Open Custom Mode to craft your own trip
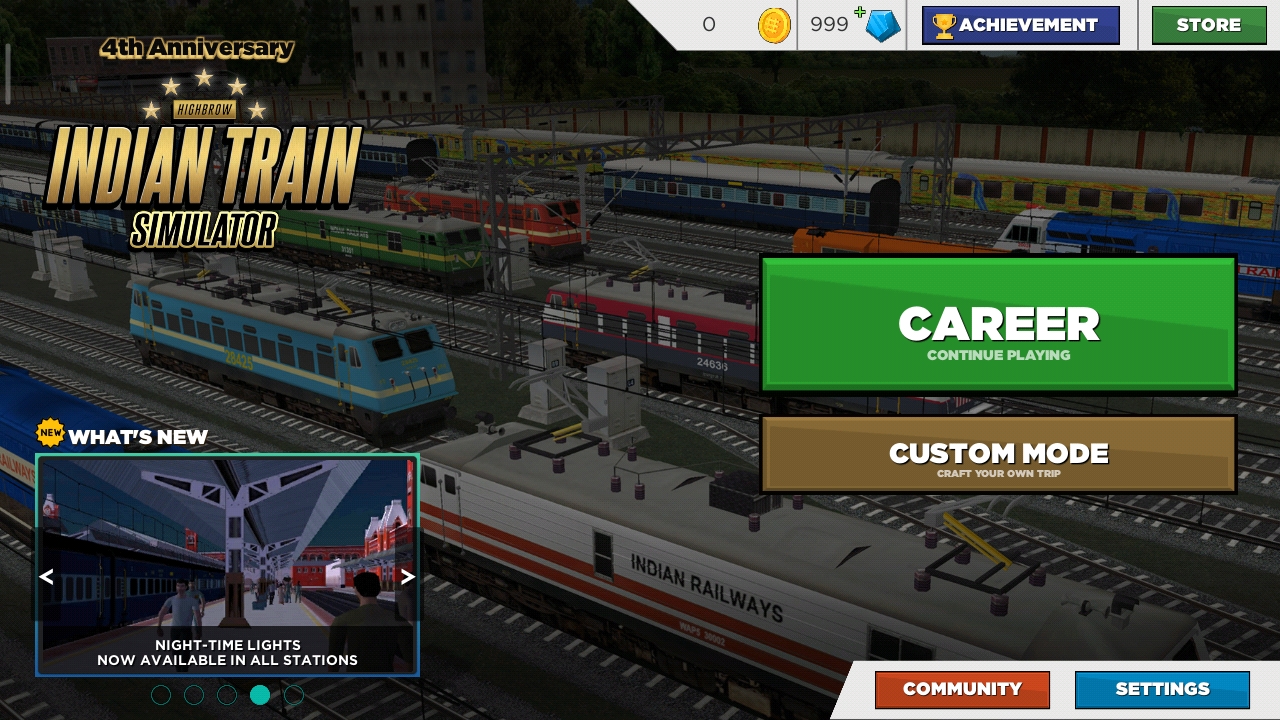The image size is (1280, 720). click(999, 453)
